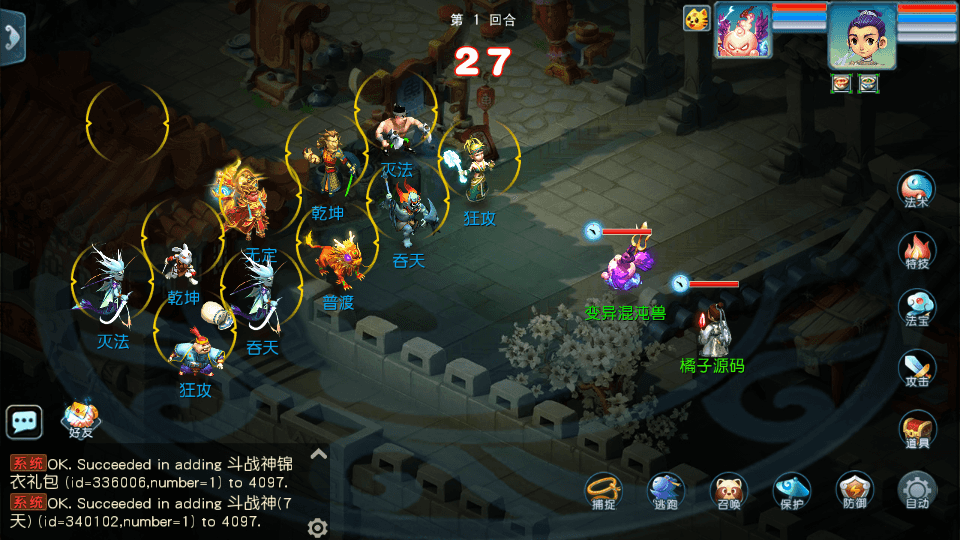Toggle 自动 auto-battle
This screenshot has width=960, height=540.
tap(916, 490)
